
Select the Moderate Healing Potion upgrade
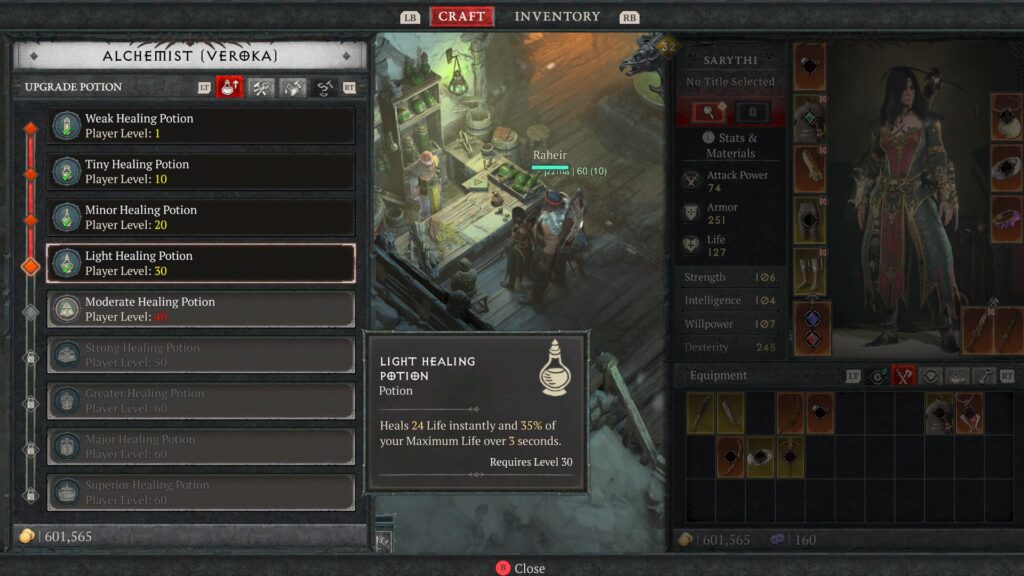pos(200,309)
